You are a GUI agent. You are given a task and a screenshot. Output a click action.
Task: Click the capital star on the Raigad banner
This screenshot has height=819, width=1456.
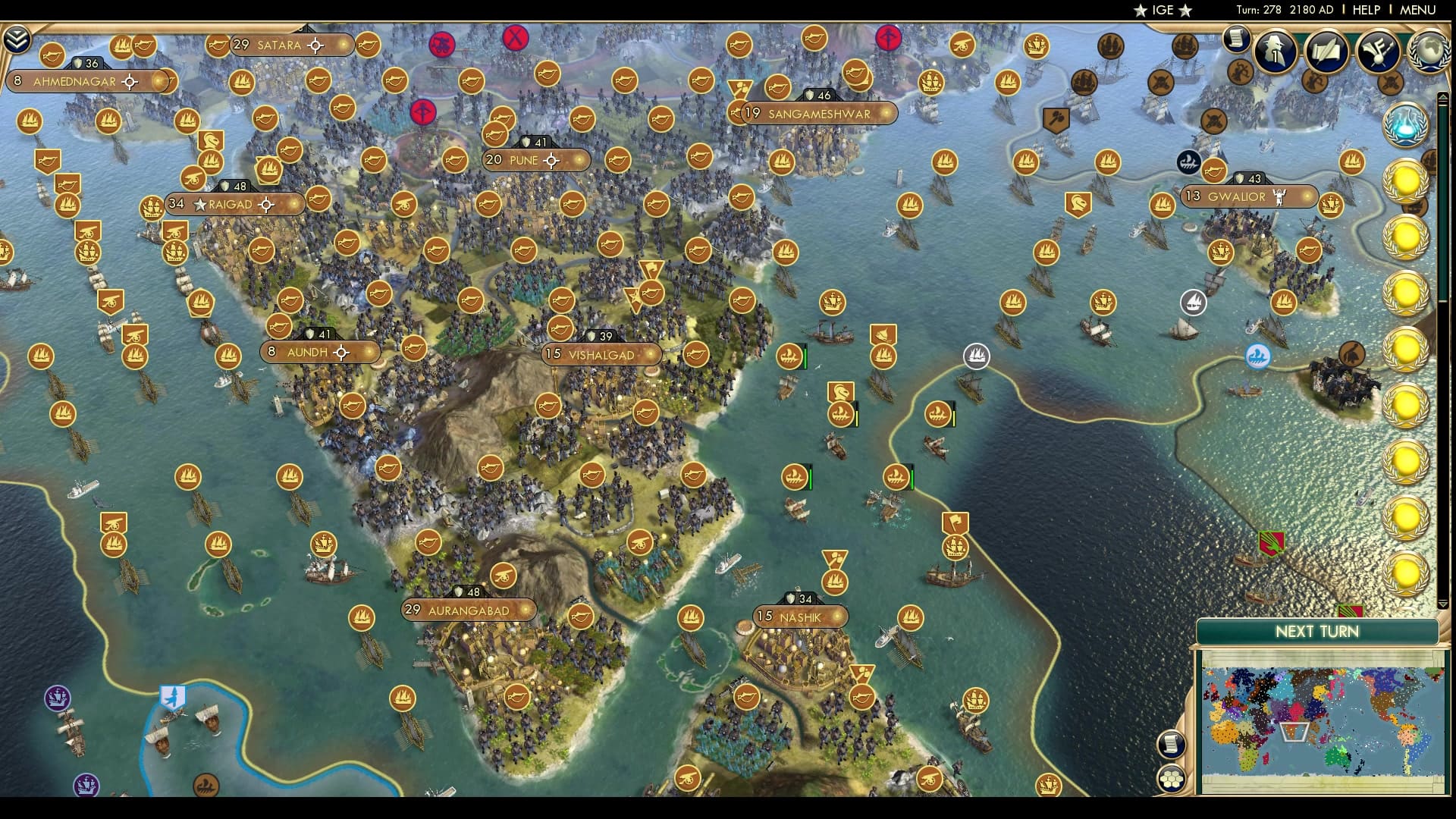199,204
